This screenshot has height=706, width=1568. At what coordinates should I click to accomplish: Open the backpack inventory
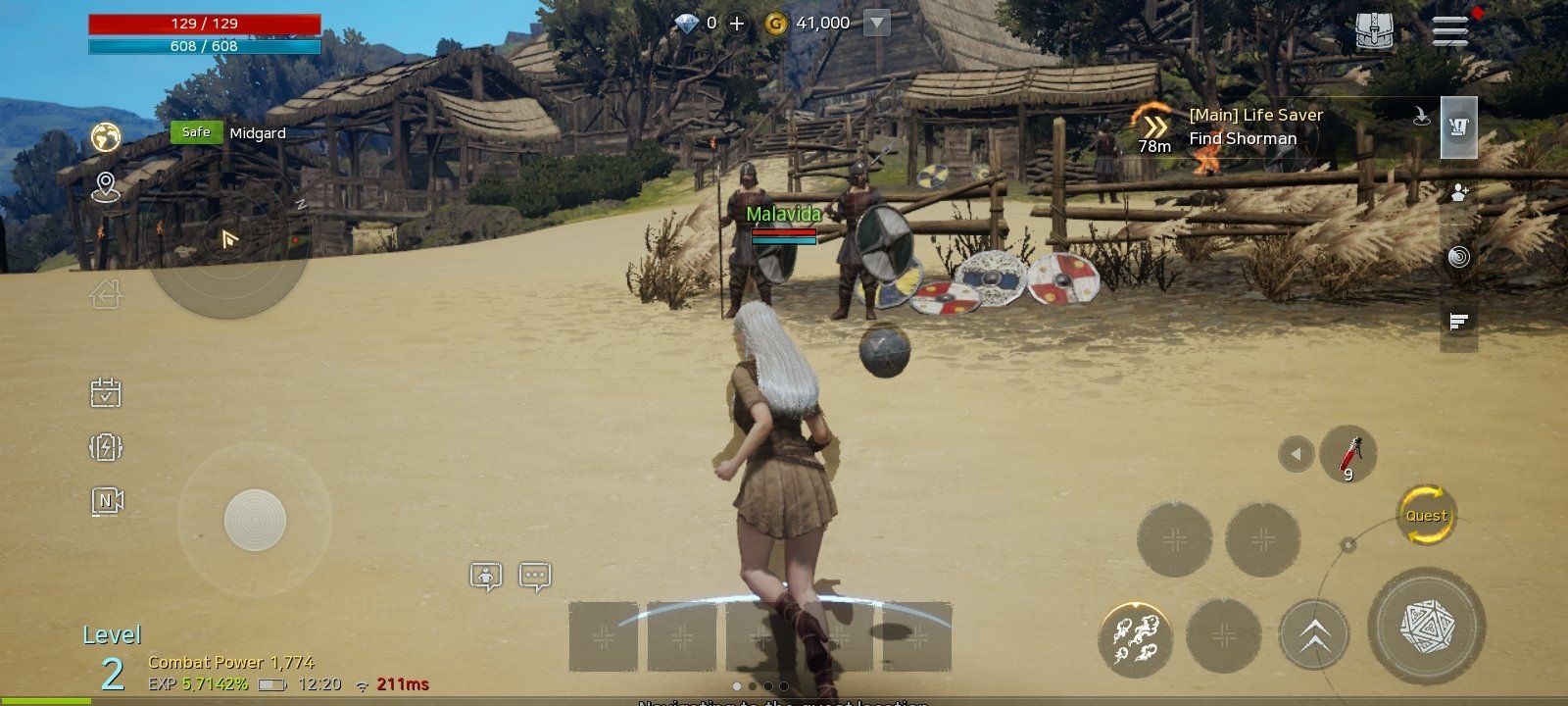(x=1374, y=30)
